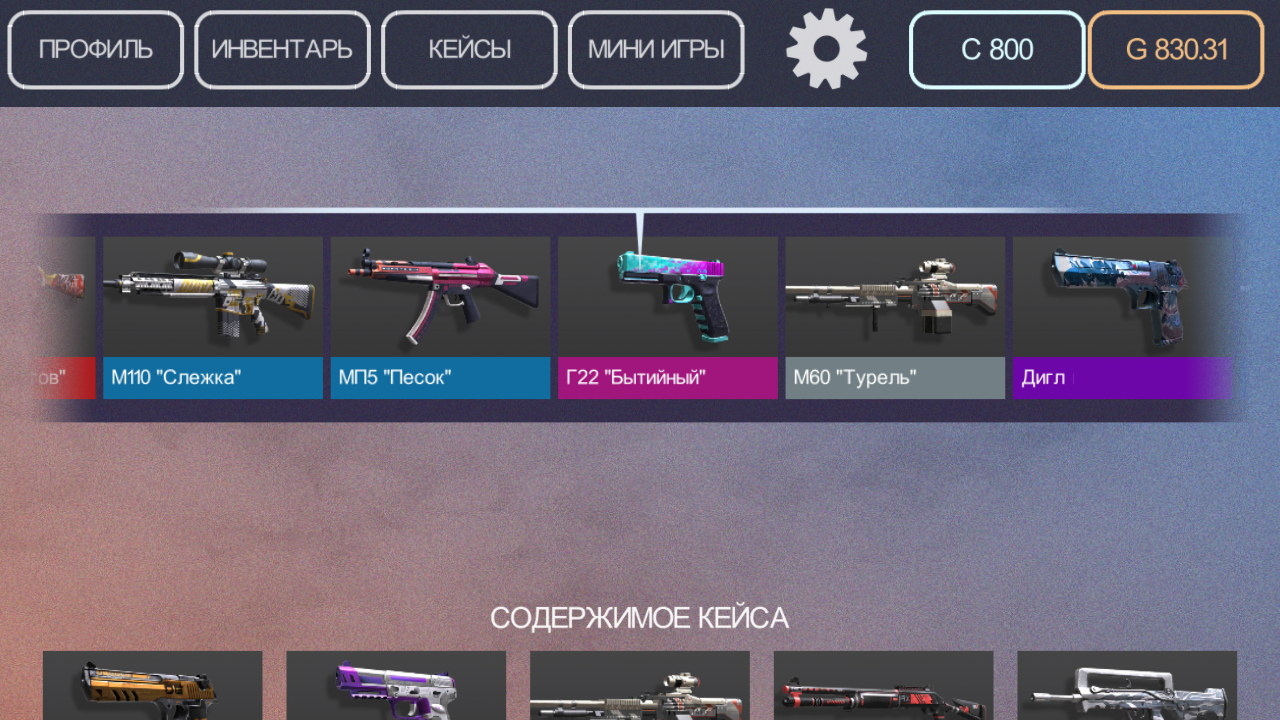Open the settings gear menu

click(827, 49)
